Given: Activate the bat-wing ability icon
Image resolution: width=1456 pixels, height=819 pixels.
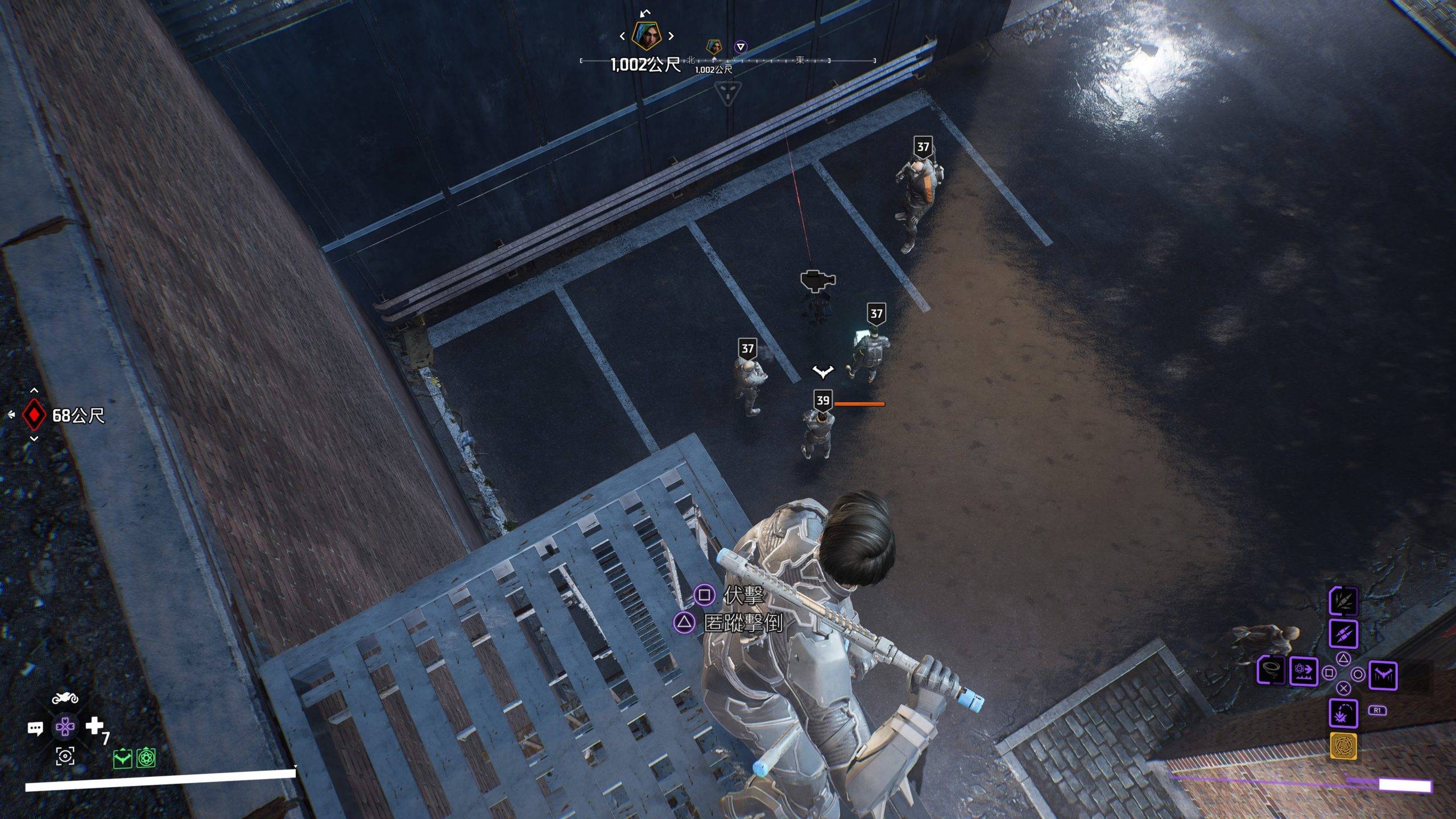Looking at the screenshot, I should (1383, 675).
